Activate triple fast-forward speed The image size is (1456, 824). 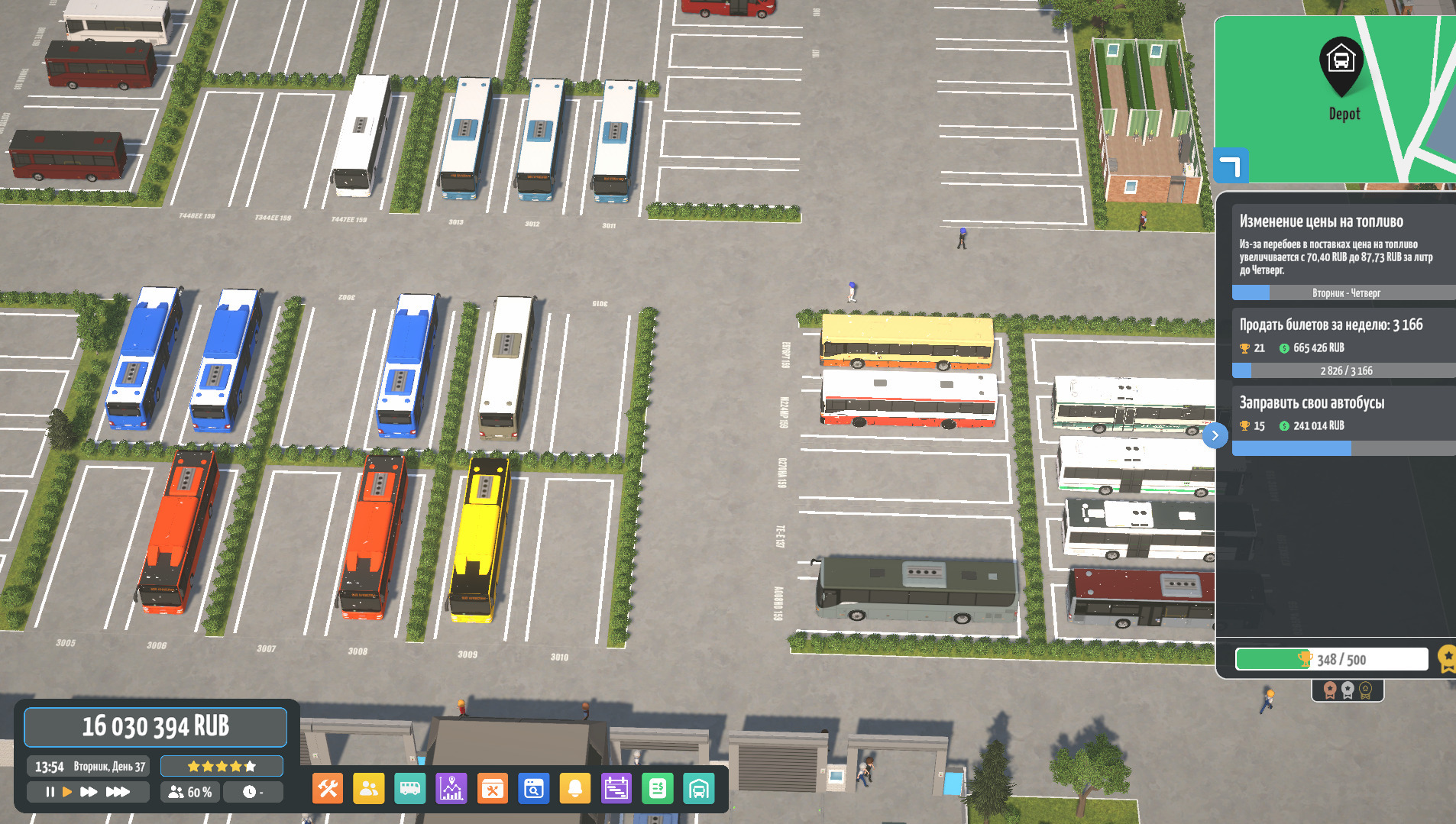[x=117, y=792]
